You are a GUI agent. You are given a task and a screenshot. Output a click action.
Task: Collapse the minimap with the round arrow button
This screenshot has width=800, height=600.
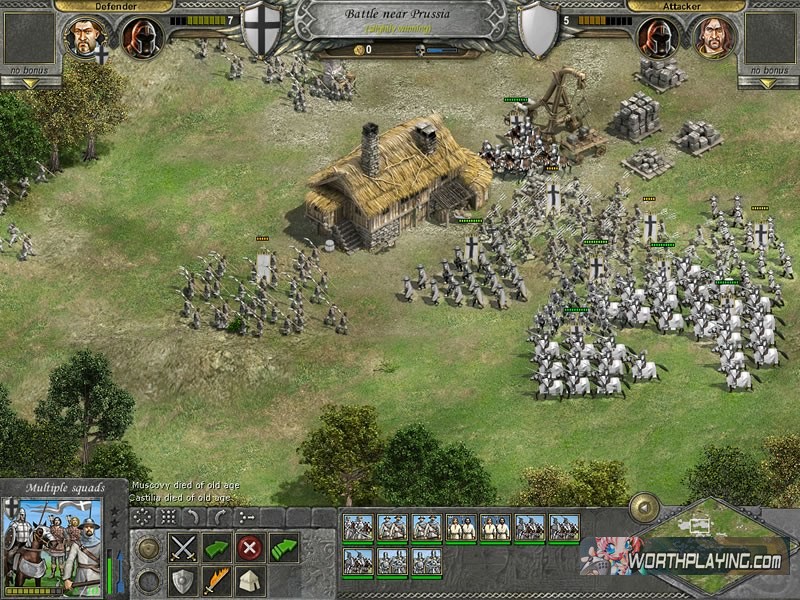(x=641, y=509)
